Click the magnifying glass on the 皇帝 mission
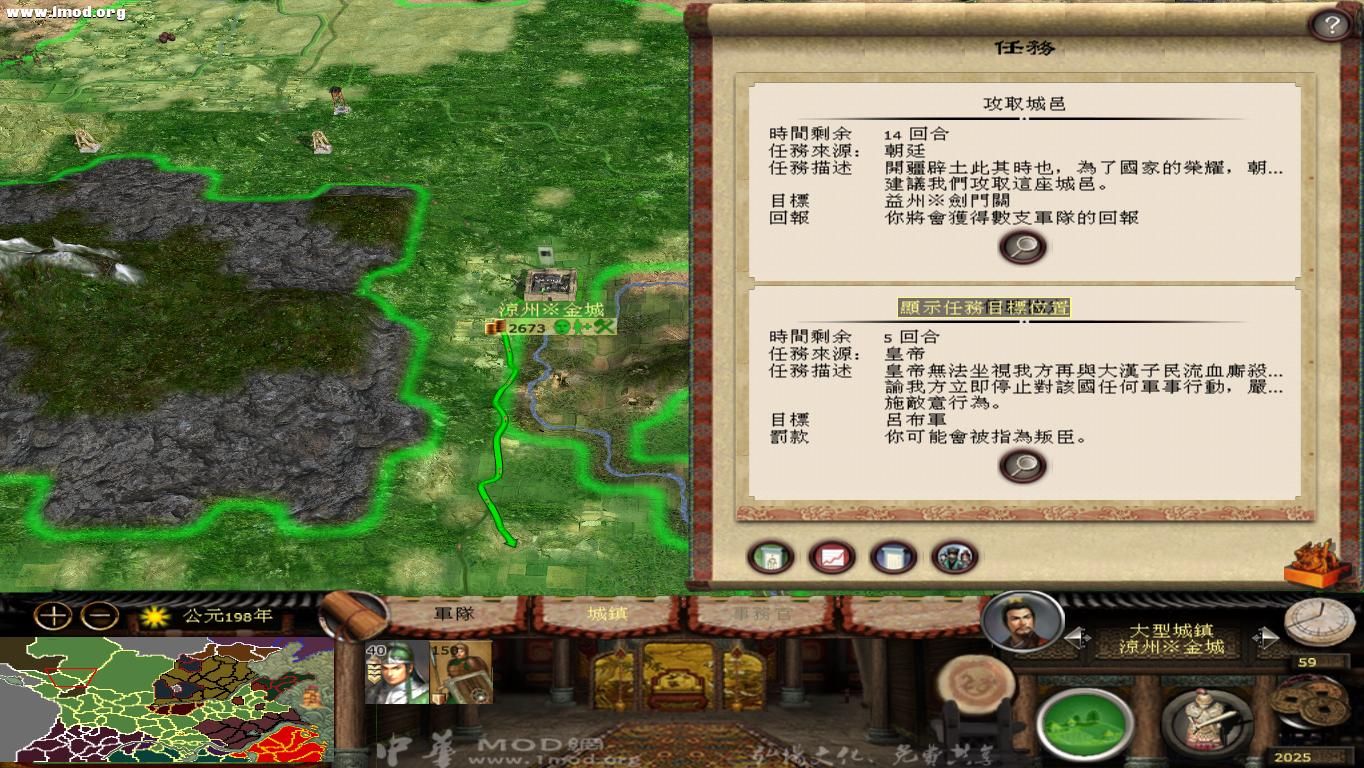 coord(1022,464)
